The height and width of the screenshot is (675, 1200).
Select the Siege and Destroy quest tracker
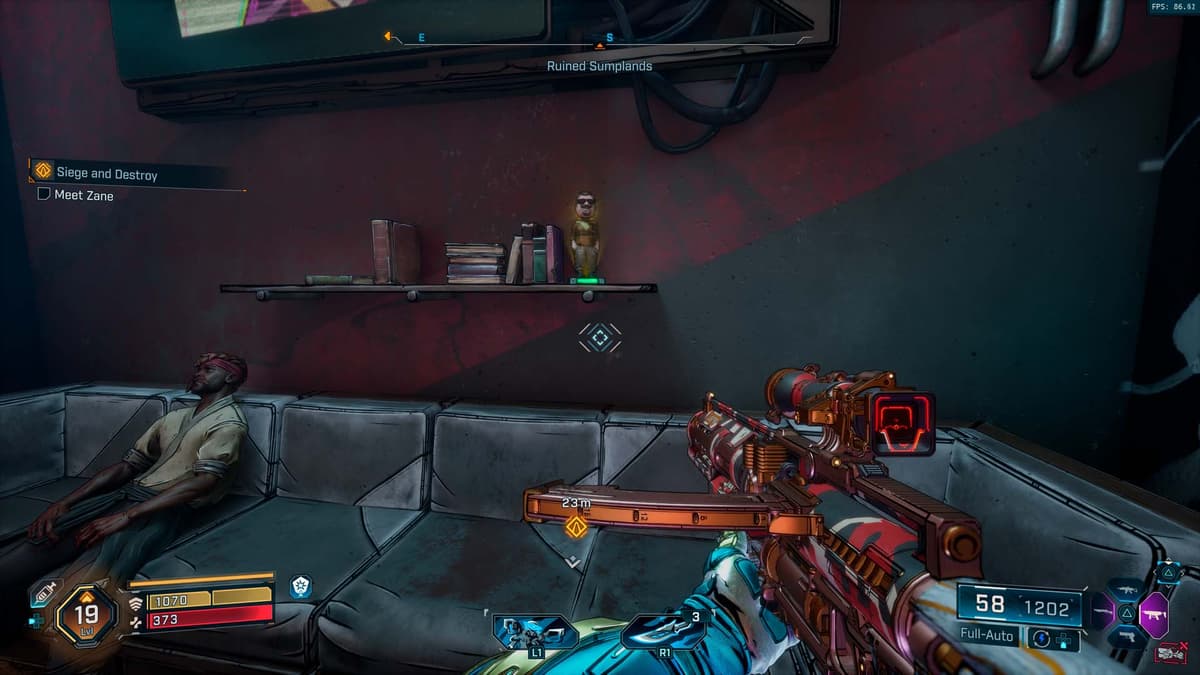coord(106,174)
